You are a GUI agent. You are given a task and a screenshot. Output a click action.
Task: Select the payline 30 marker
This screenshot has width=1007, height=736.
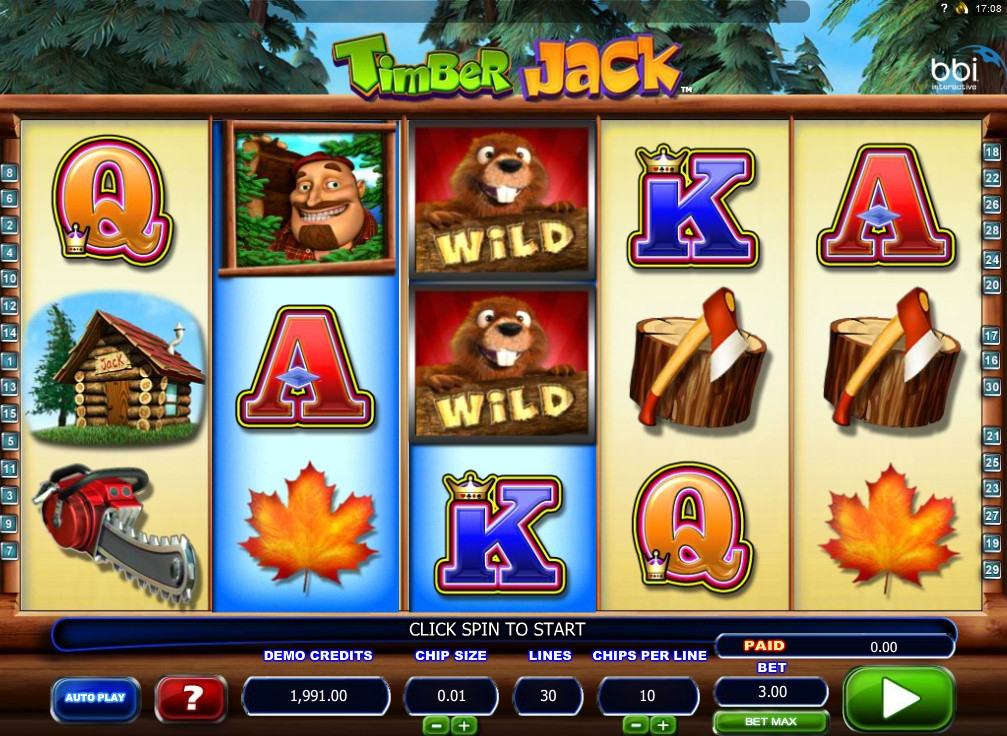(x=992, y=386)
